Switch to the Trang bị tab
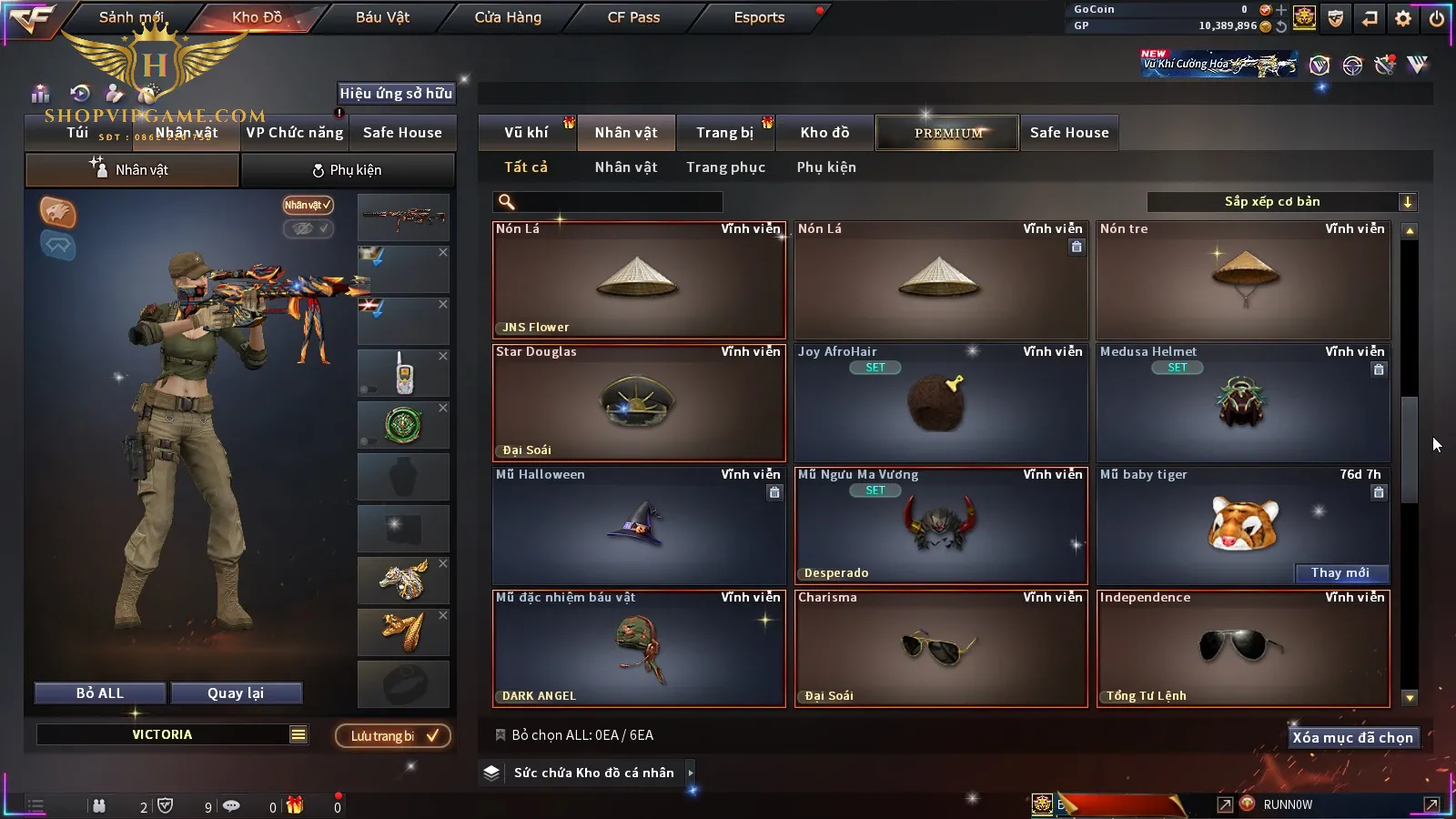Image resolution: width=1456 pixels, height=819 pixels. tap(724, 133)
